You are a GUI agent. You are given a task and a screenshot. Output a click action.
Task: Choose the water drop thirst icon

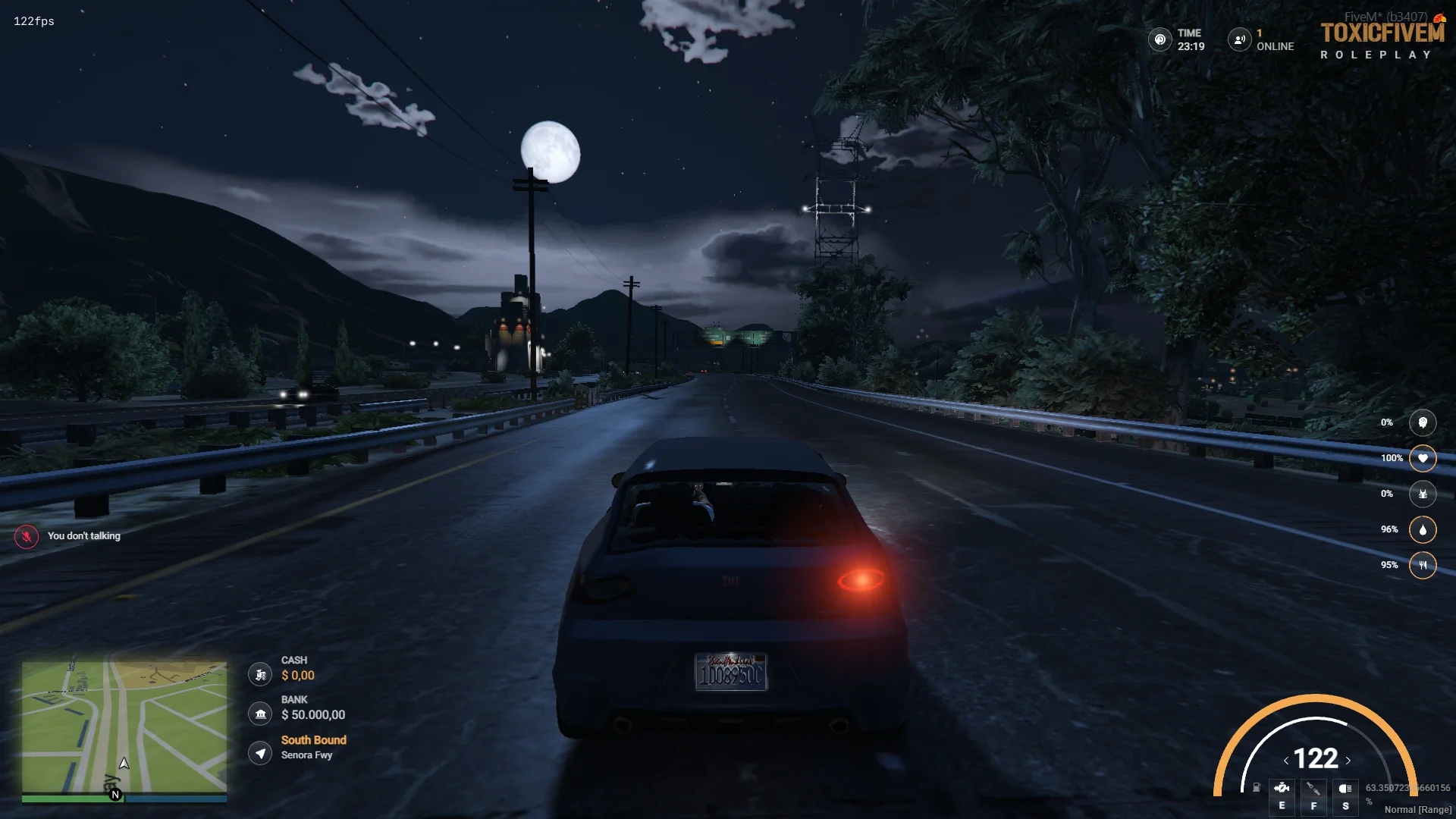pyautogui.click(x=1423, y=529)
